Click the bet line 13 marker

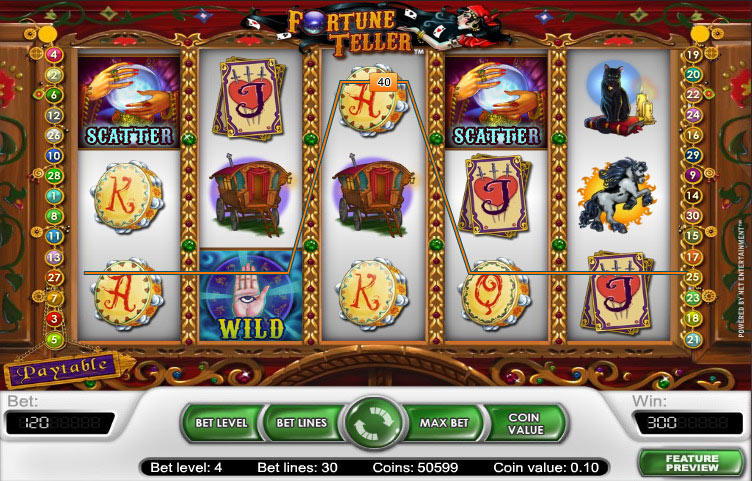coord(54,257)
